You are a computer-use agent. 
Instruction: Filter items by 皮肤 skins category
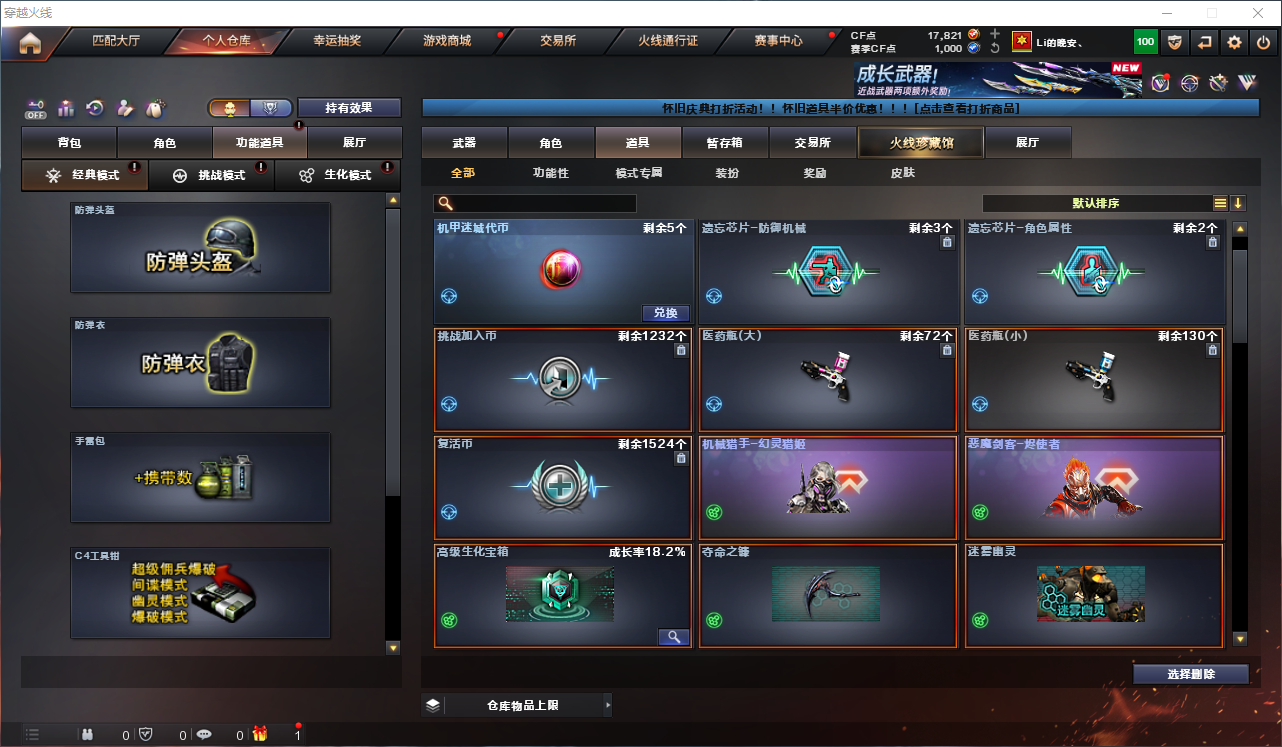(x=902, y=173)
